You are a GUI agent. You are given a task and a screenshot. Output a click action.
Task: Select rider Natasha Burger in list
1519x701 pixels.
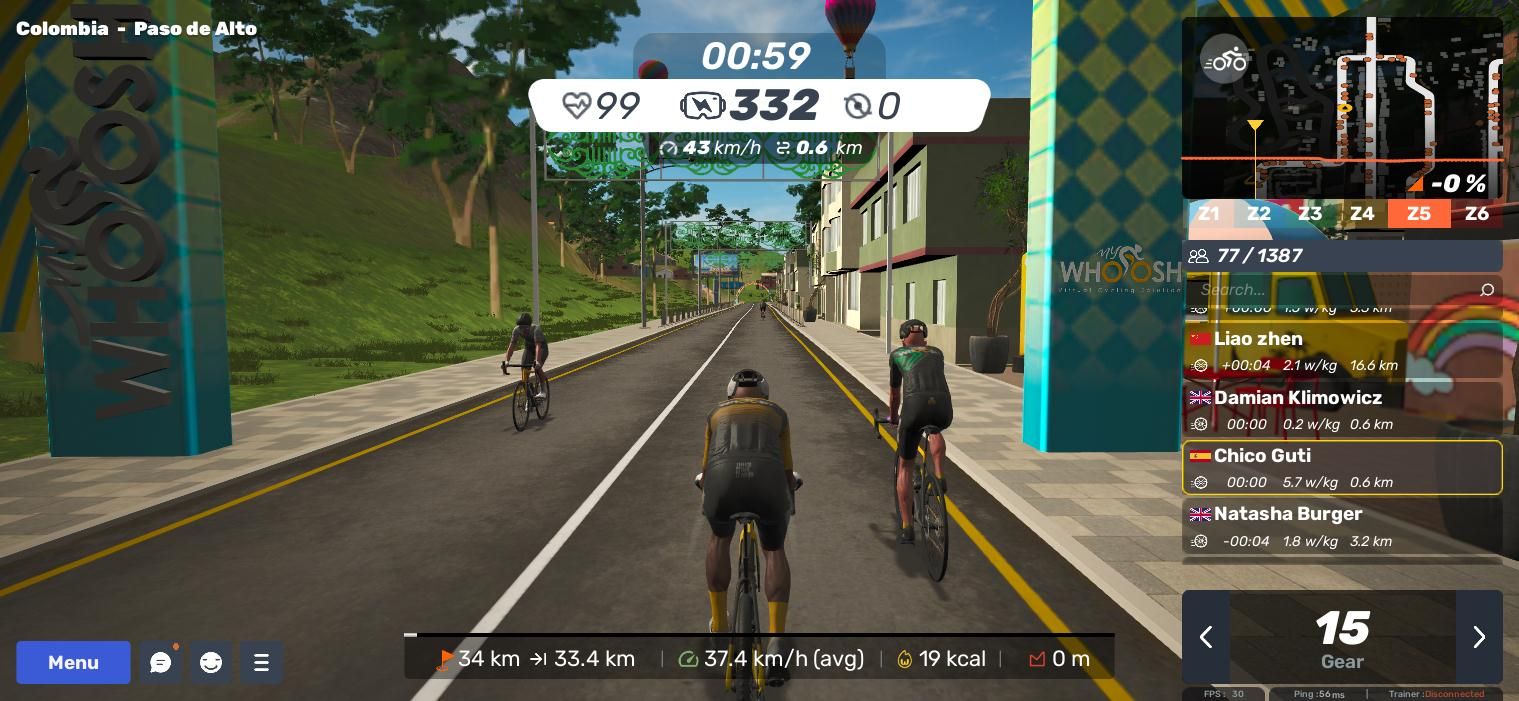[x=1342, y=526]
